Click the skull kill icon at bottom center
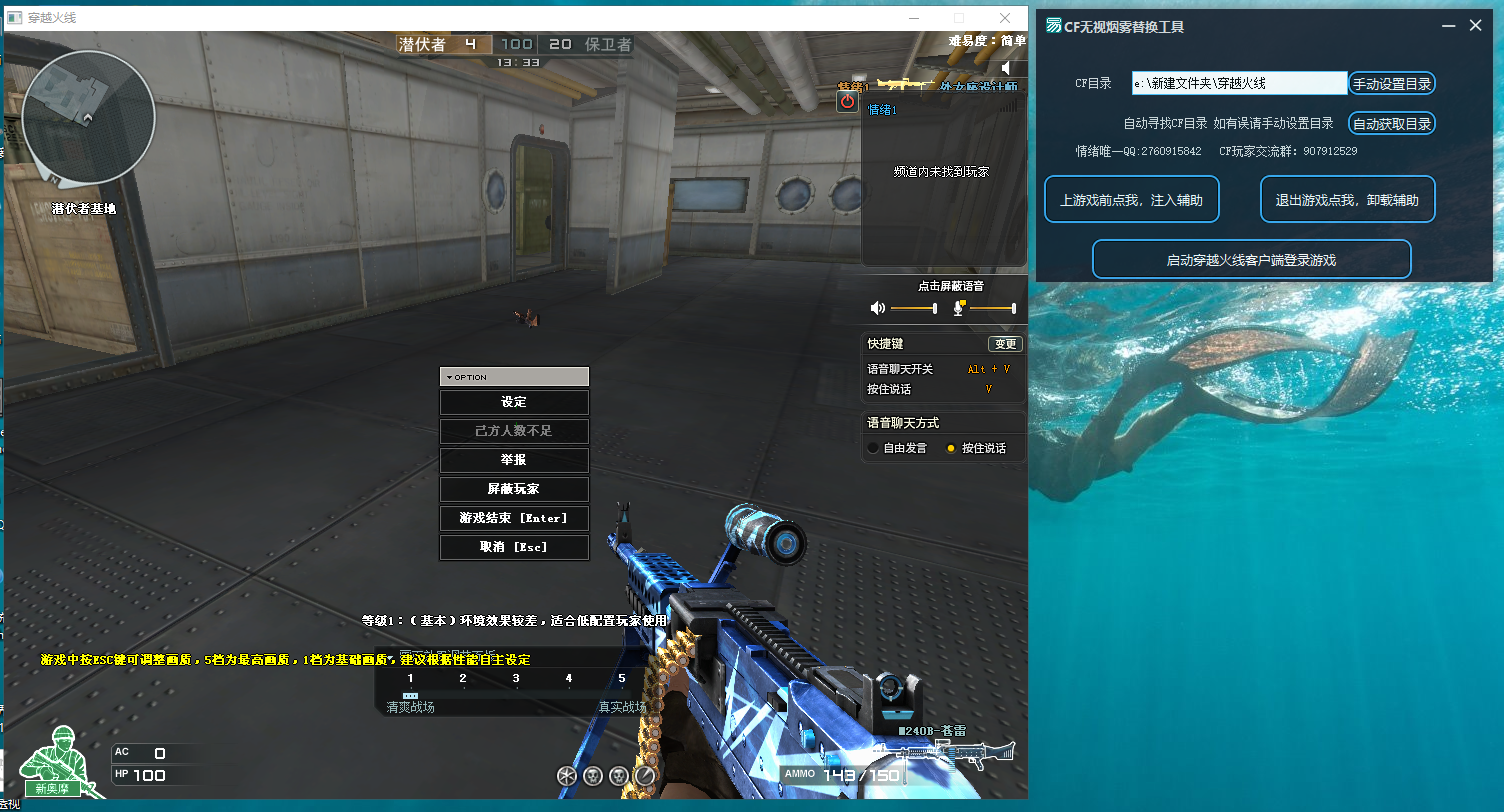Image resolution: width=1504 pixels, height=812 pixels. coord(592,776)
